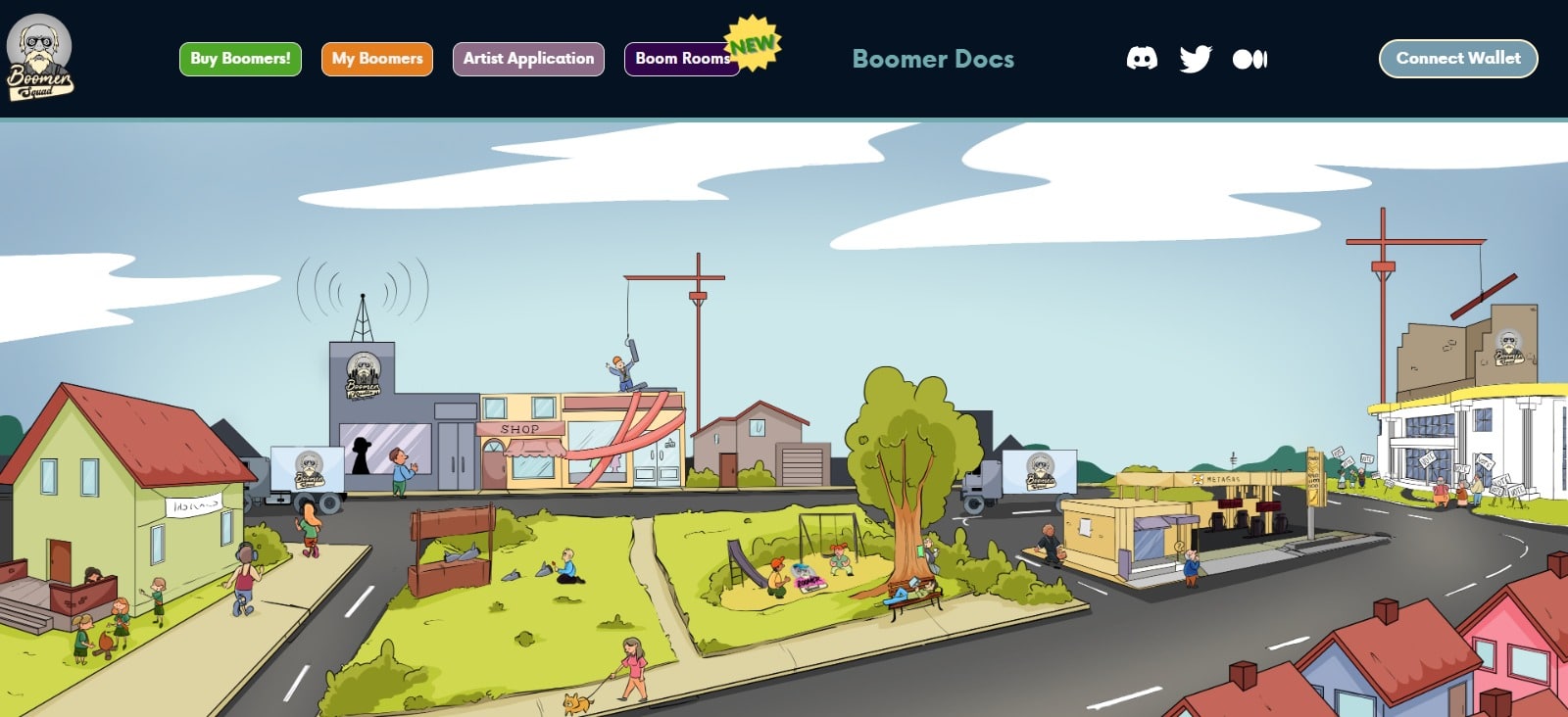The width and height of the screenshot is (1568, 717).
Task: Click the yellow NEW starburst badge
Action: [x=751, y=42]
